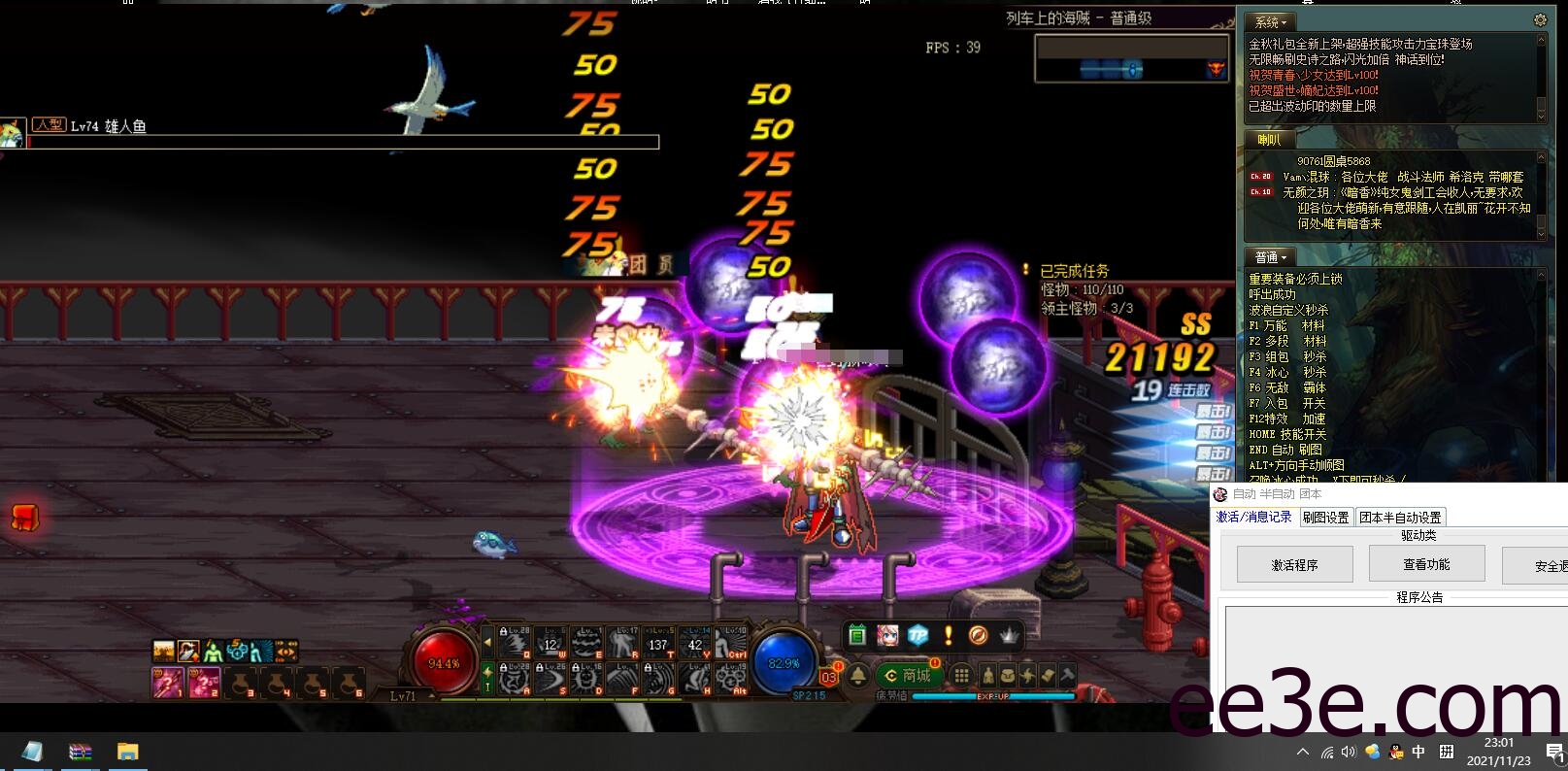Image resolution: width=1568 pixels, height=771 pixels.
Task: Click the 查看功能 button
Action: point(1425,563)
